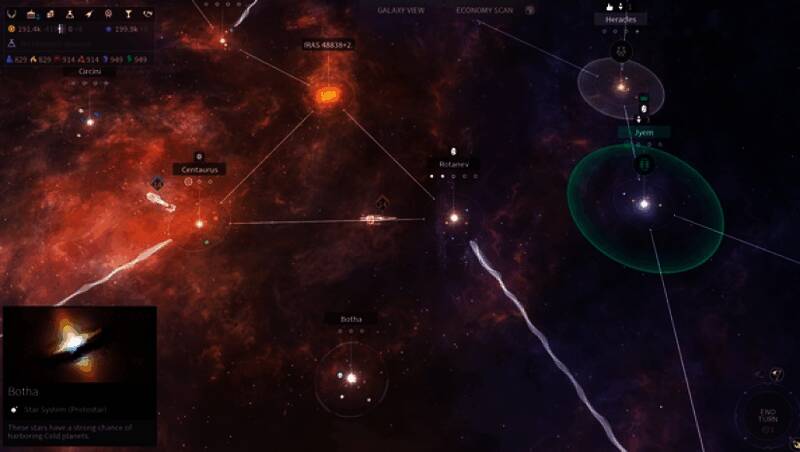Select the IRAS 48838+2 node label

(327, 45)
